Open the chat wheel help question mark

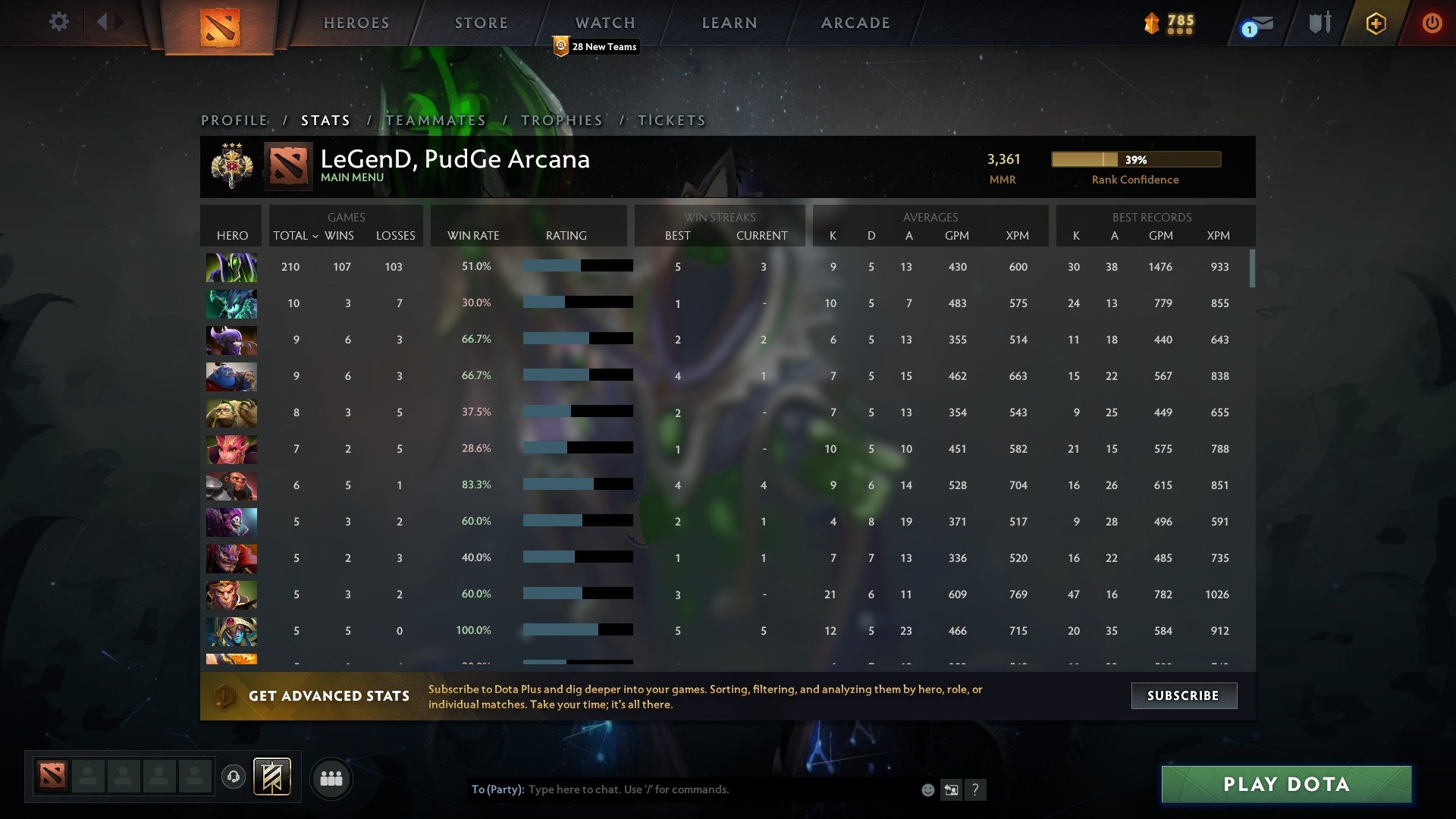tap(976, 789)
